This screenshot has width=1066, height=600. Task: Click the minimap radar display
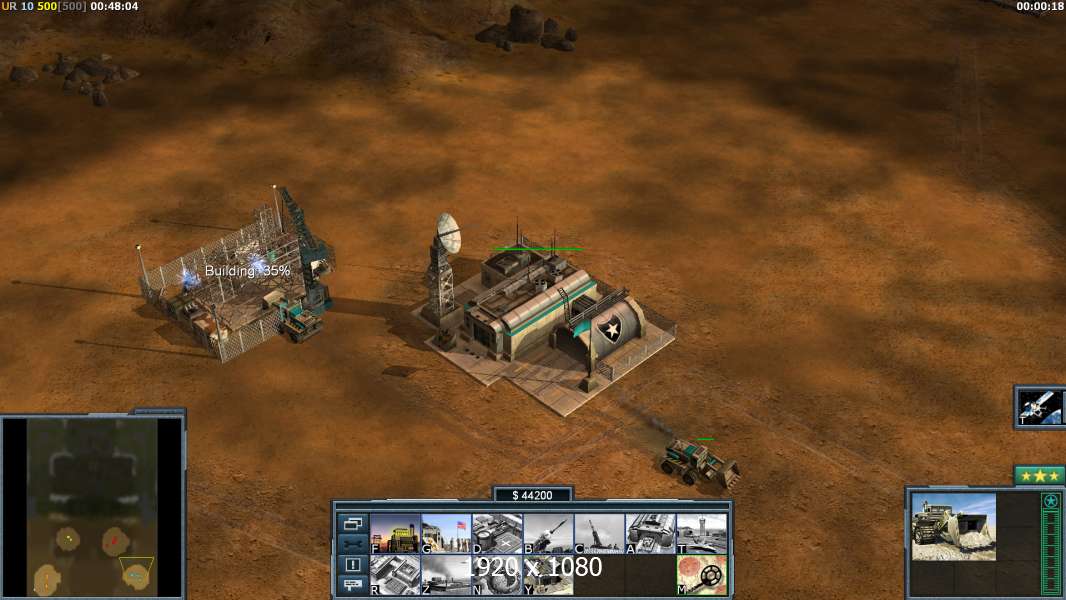pos(92,506)
